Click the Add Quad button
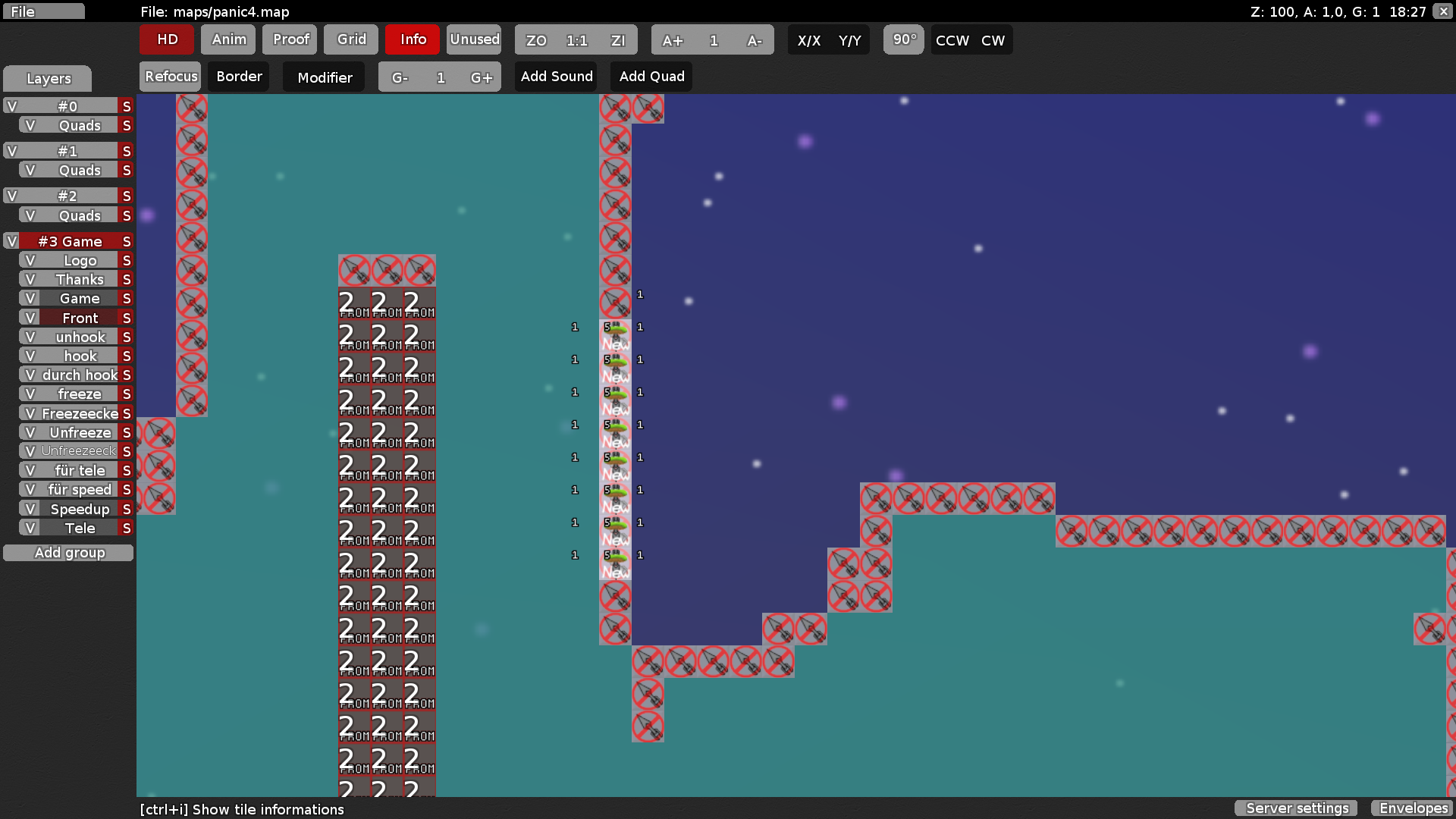The image size is (1456, 819). tap(651, 76)
